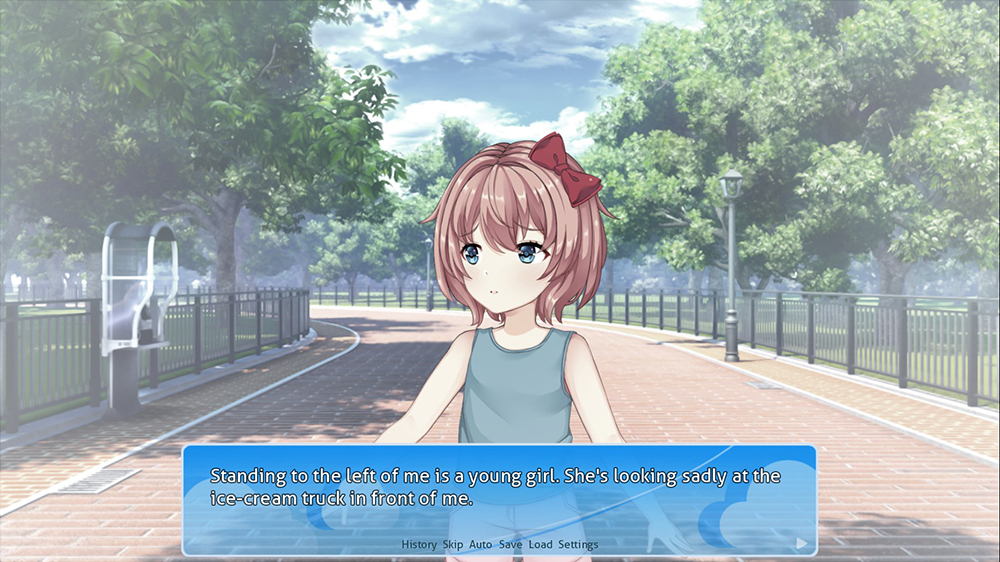The image size is (1000, 562).
Task: Open the History log
Action: click(419, 545)
